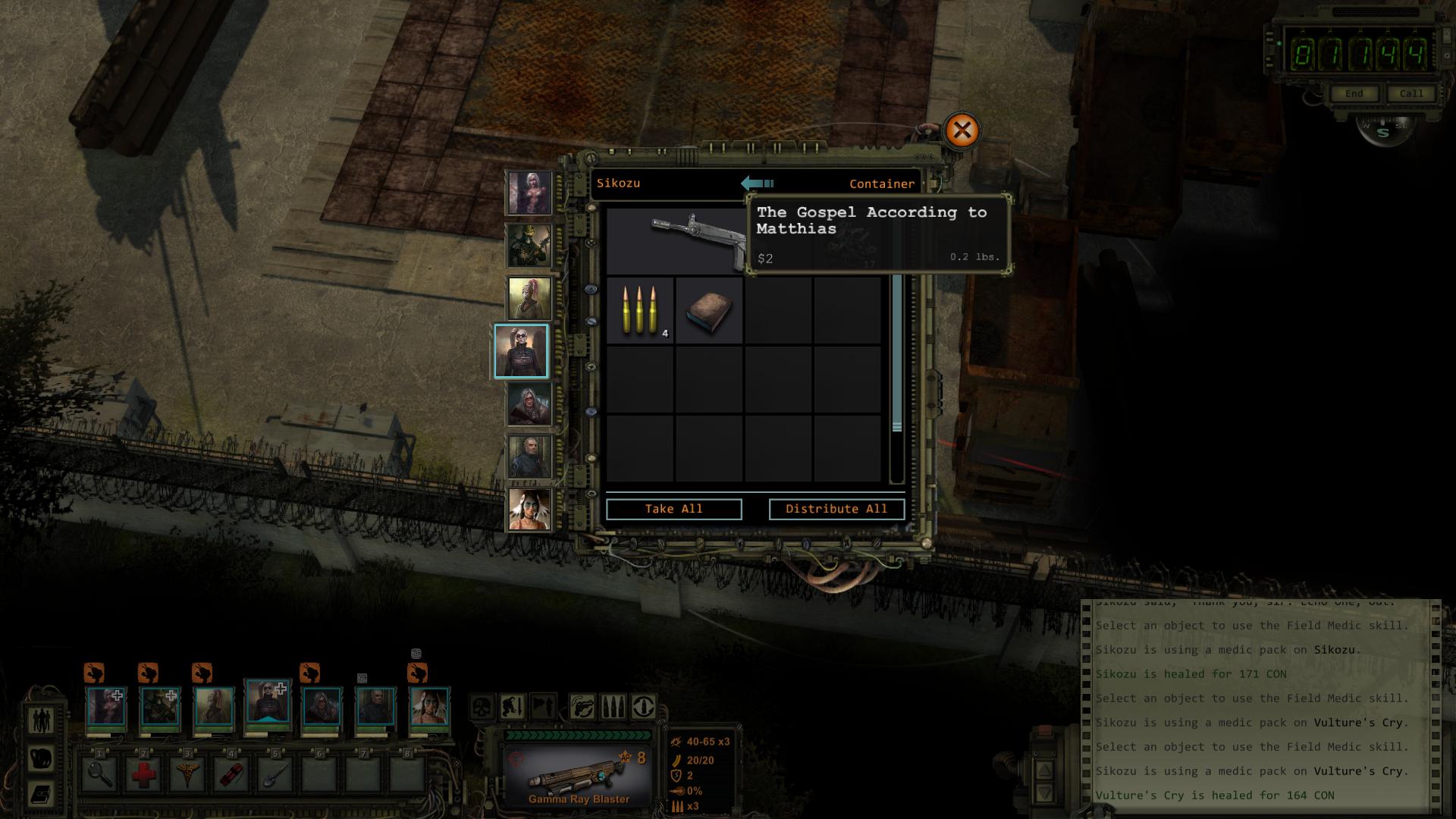Open the three-figure party button in the HUD

coord(41,720)
